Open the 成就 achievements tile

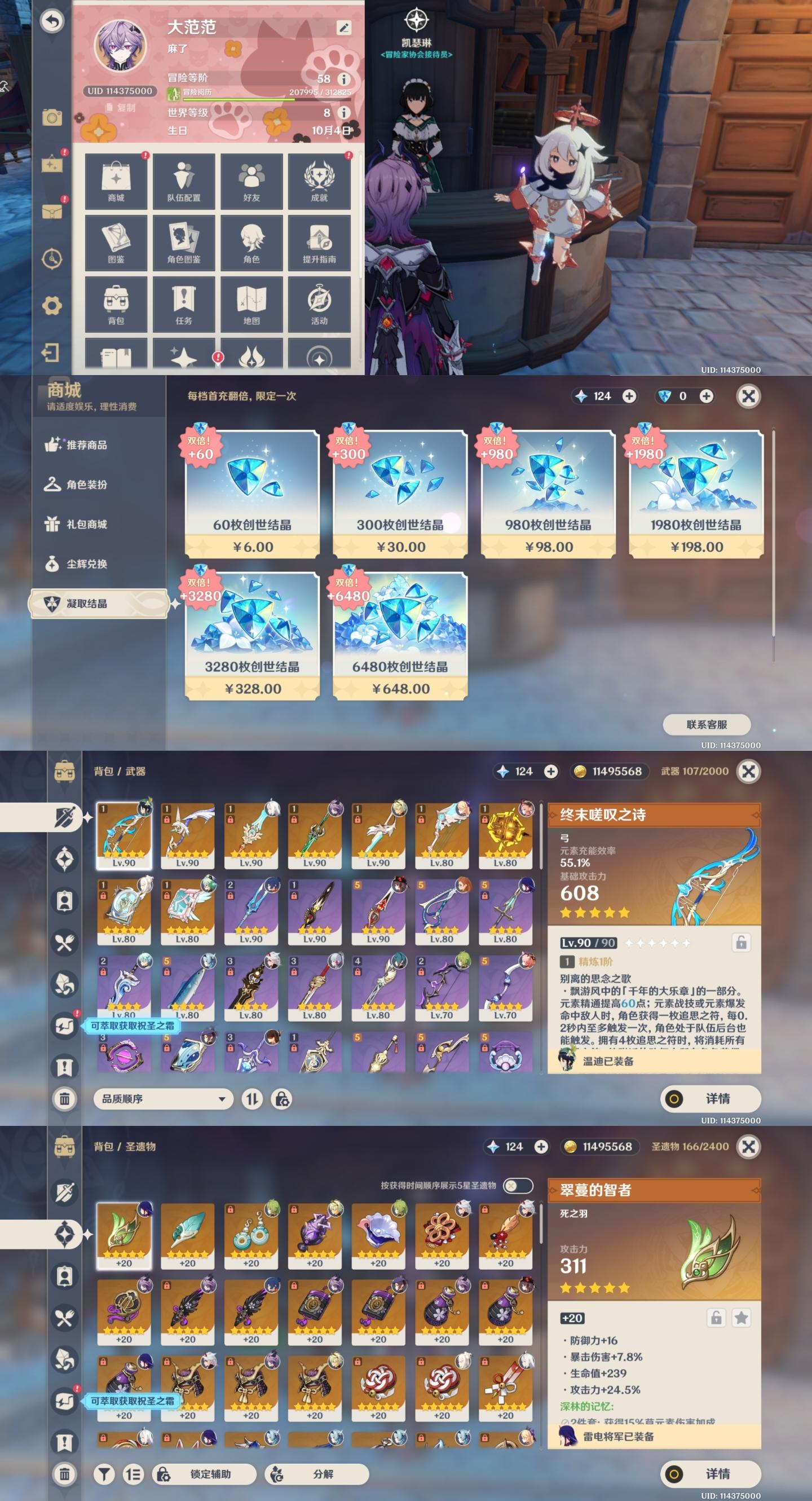(319, 181)
